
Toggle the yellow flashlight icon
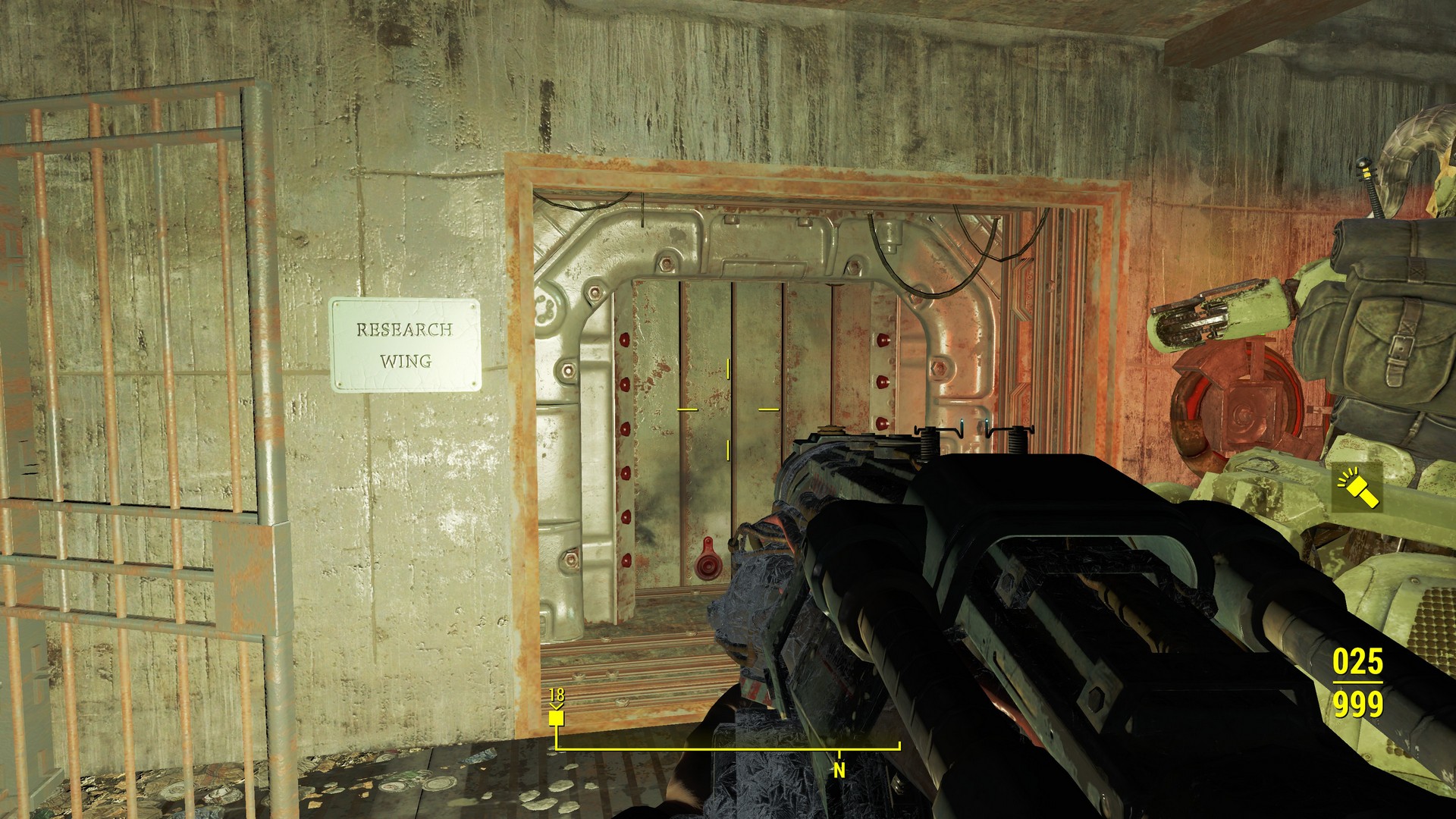[1357, 489]
